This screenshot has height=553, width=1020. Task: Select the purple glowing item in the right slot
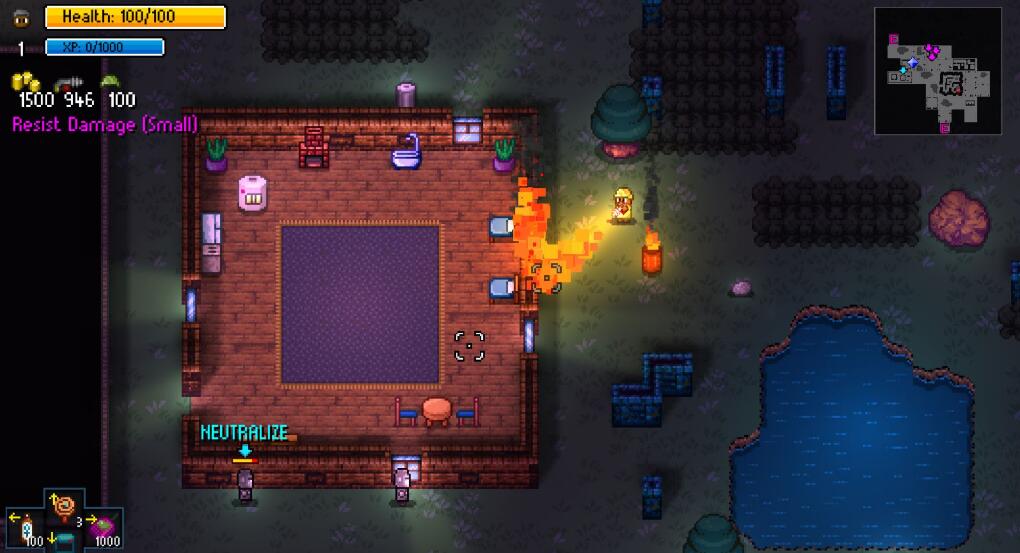pyautogui.click(x=105, y=525)
